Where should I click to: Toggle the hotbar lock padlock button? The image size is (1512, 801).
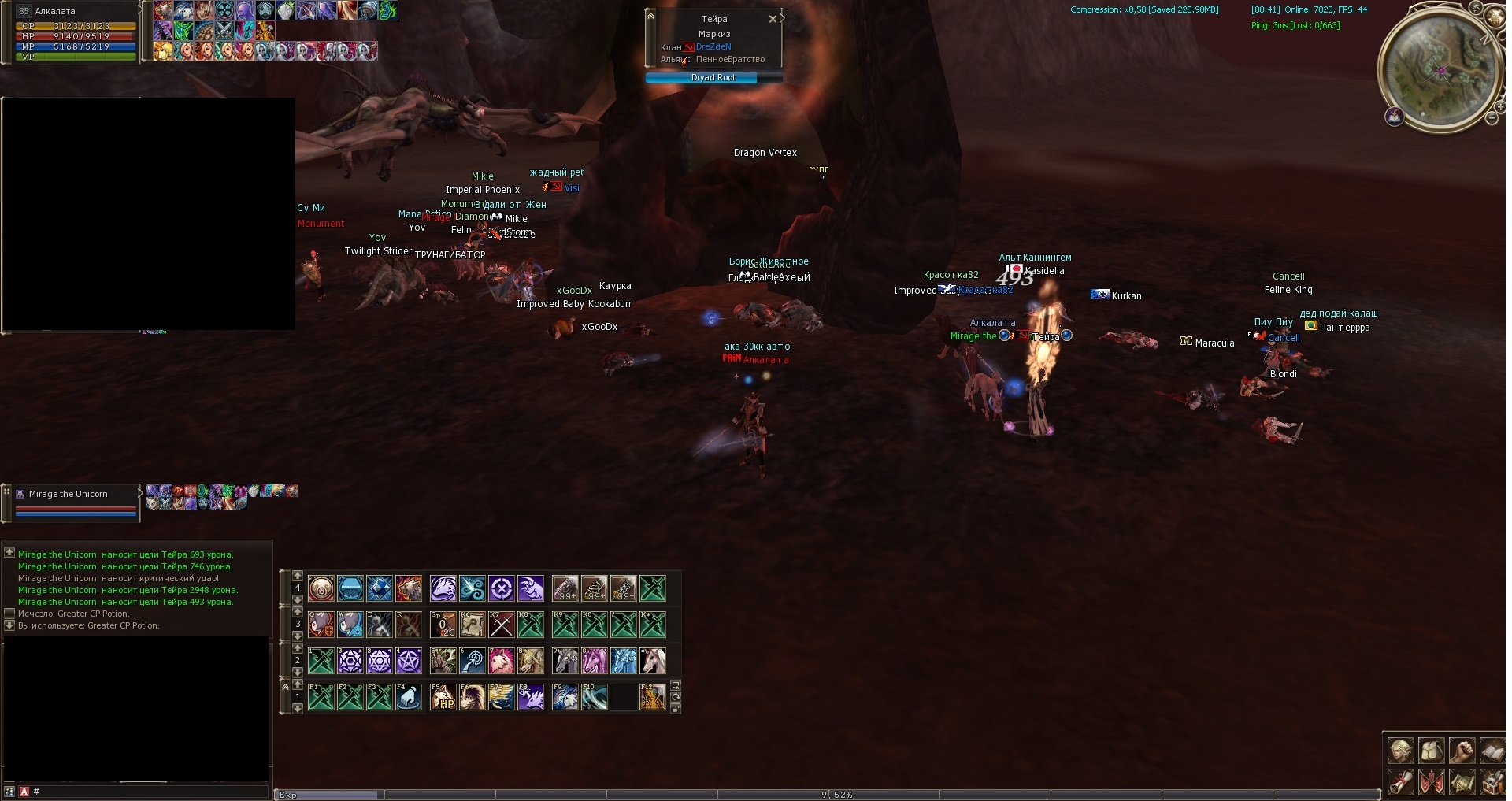676,709
